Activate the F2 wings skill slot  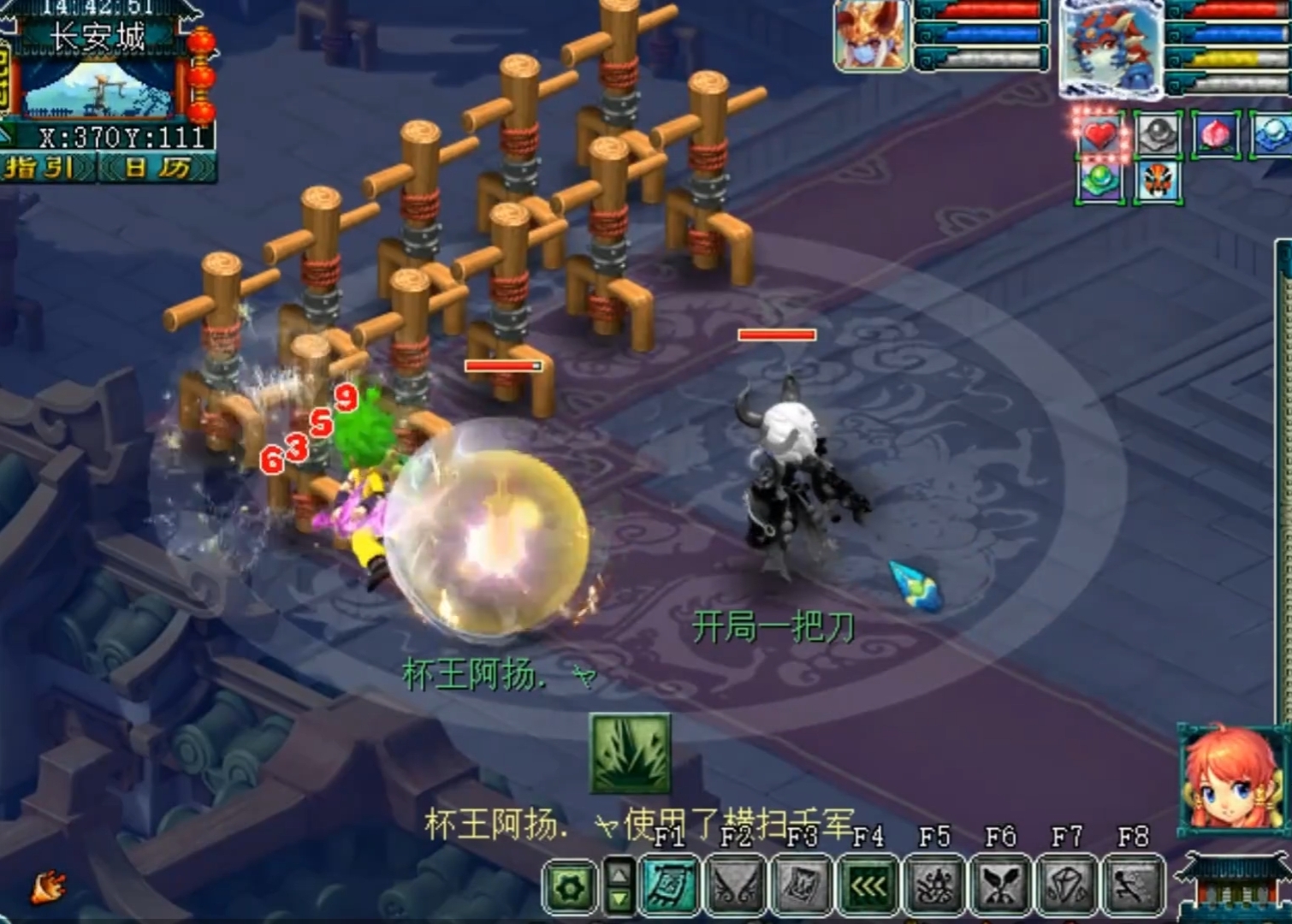click(x=736, y=885)
